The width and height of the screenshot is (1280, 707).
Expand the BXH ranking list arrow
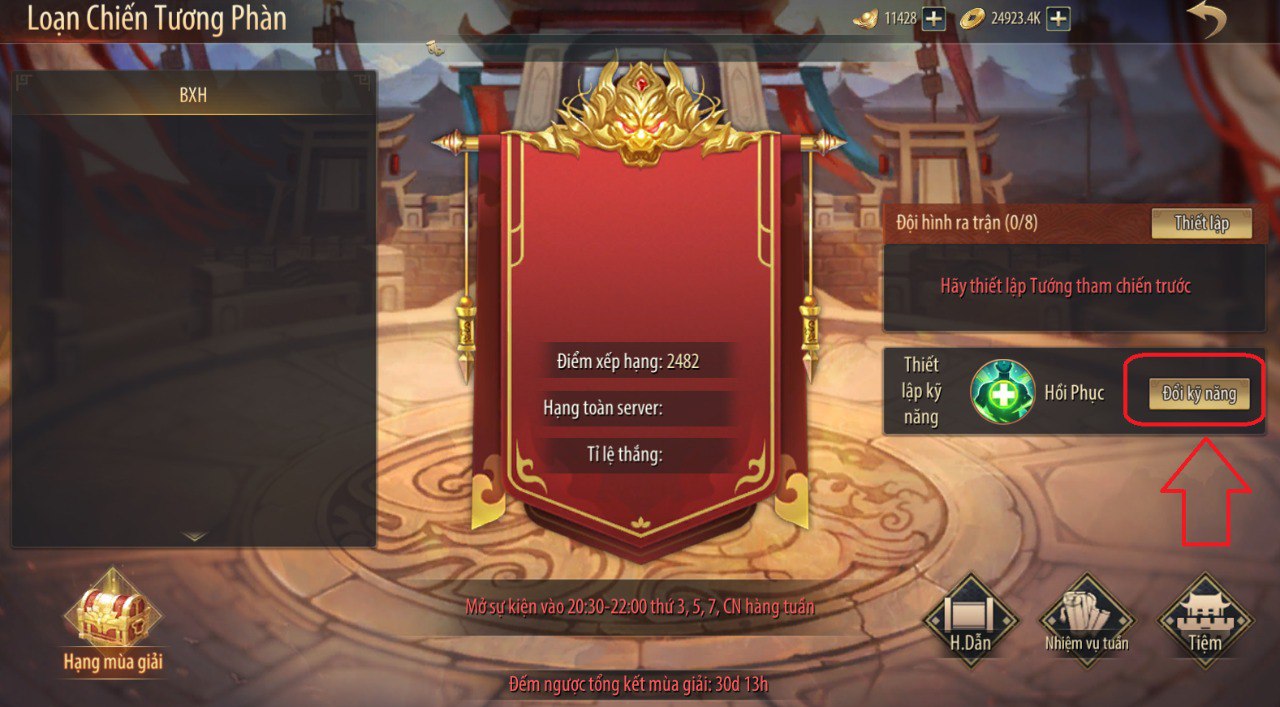[x=194, y=537]
